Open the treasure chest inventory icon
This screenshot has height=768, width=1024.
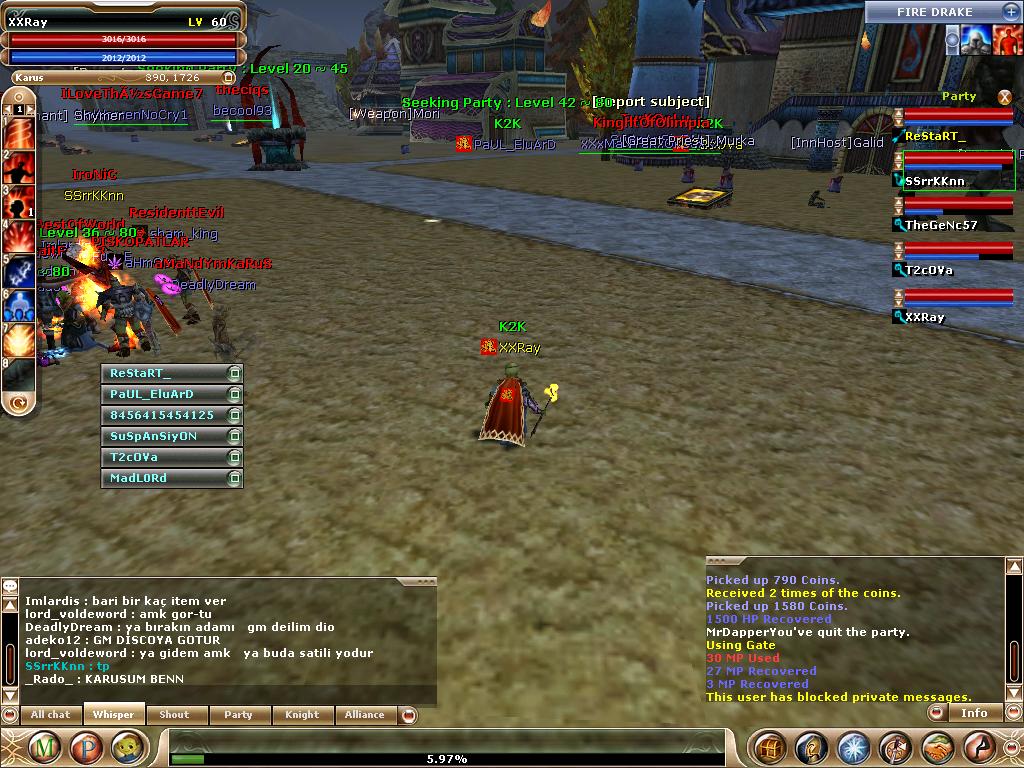click(x=769, y=747)
